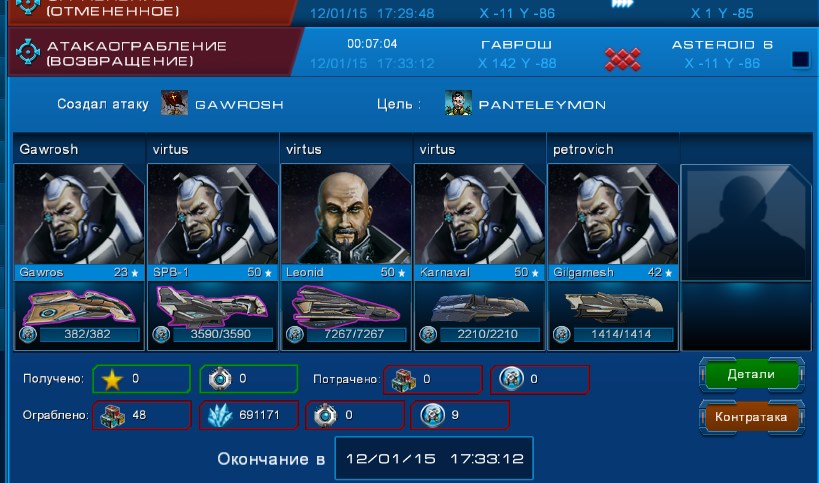Image resolution: width=819 pixels, height=483 pixels.
Task: Select the Karnaval commander portrait
Action: [x=480, y=214]
